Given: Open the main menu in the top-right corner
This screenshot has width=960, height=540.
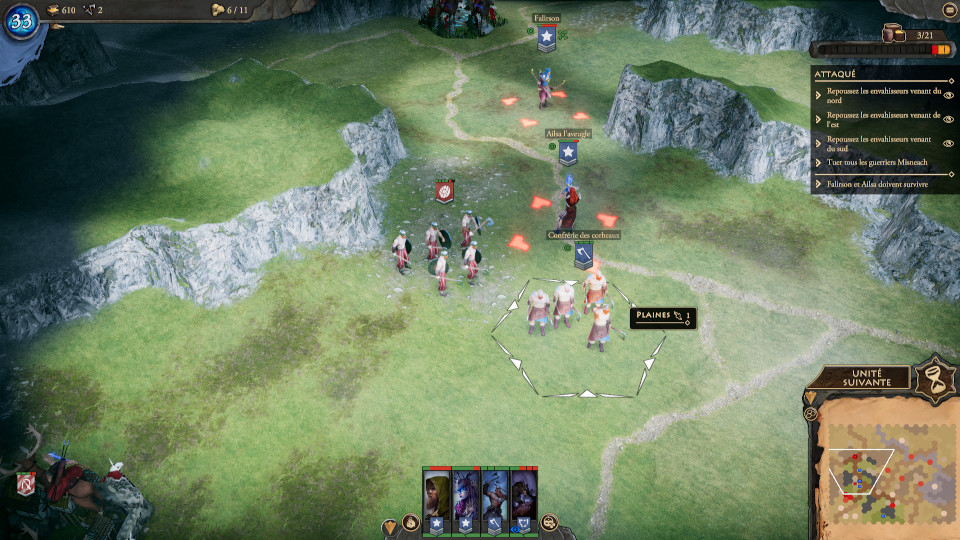Looking at the screenshot, I should tap(948, 10).
